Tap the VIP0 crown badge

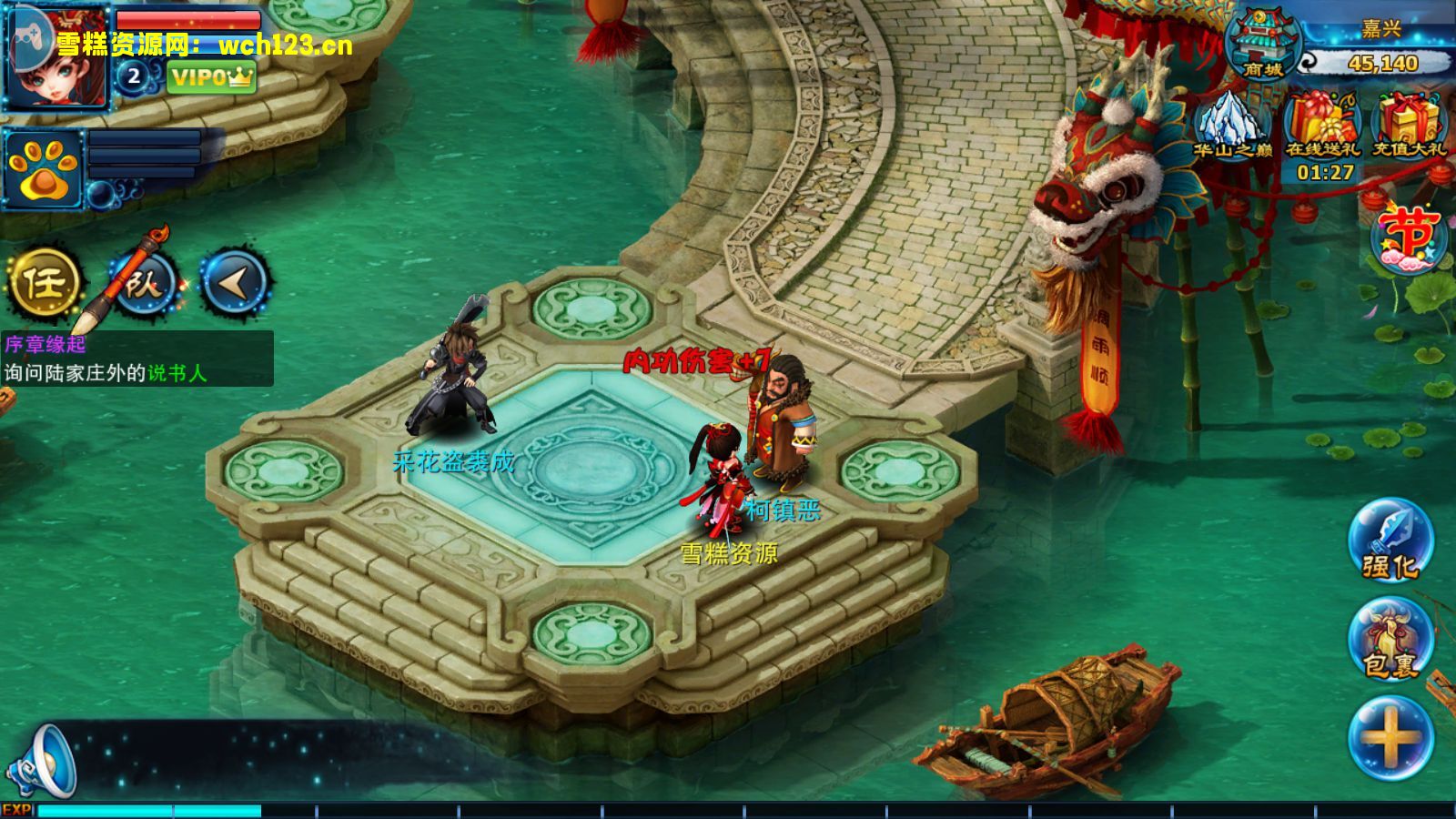(211, 77)
